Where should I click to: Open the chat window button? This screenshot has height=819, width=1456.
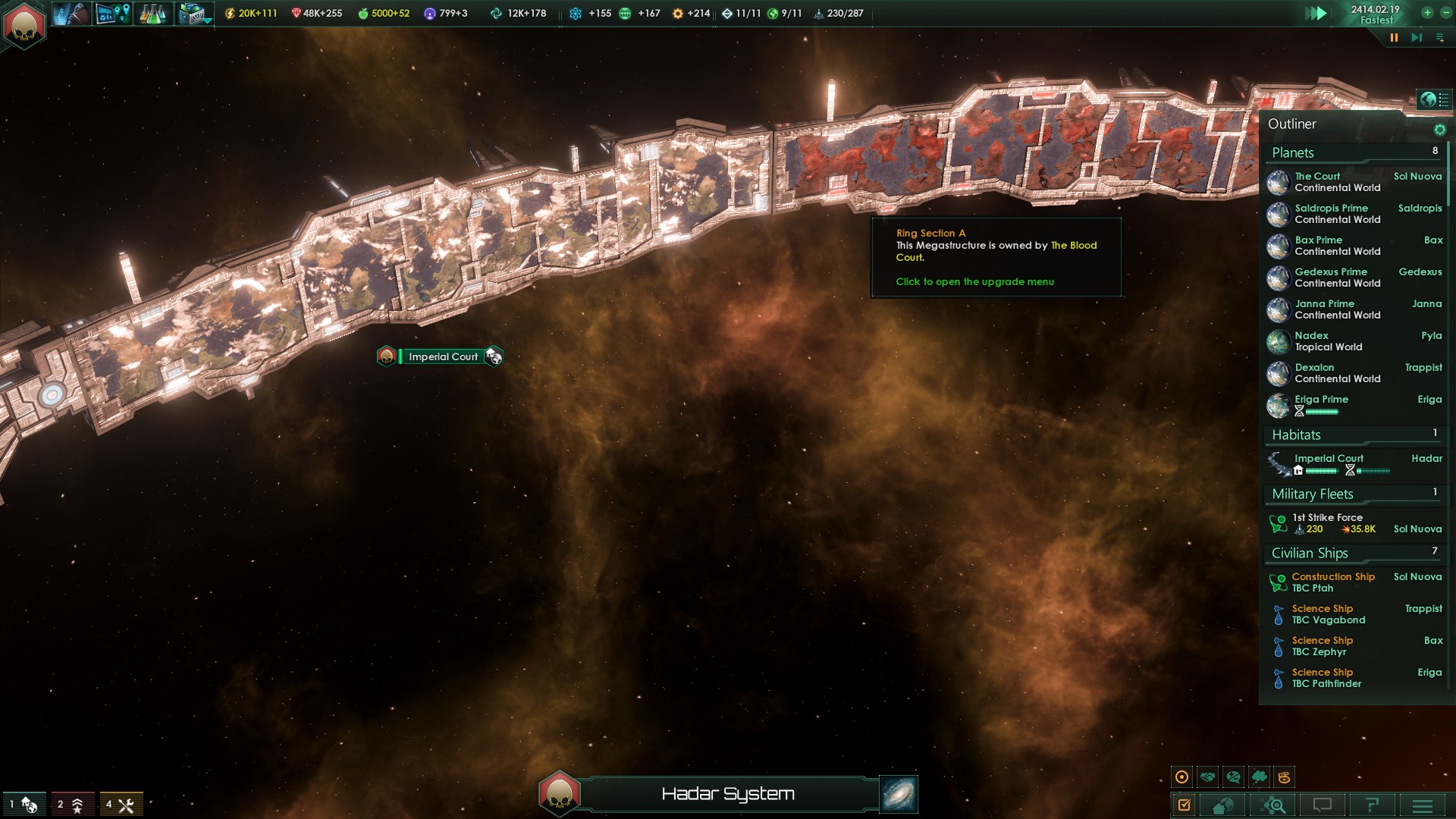1322,805
